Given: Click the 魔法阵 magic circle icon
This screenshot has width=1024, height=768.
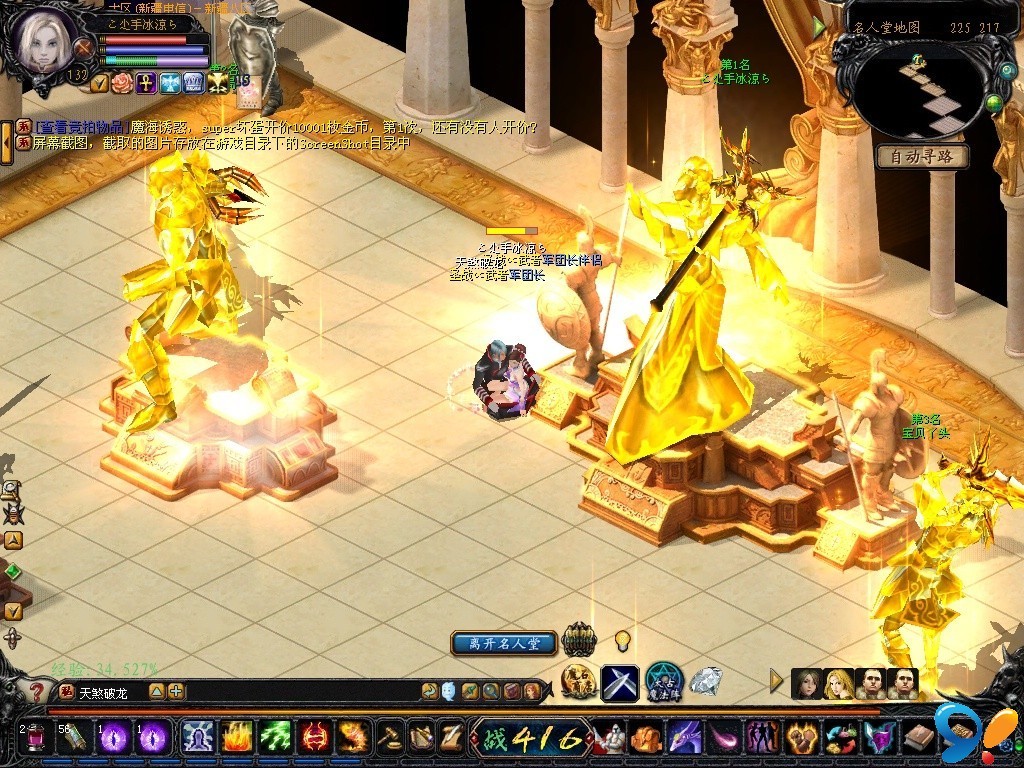Looking at the screenshot, I should pyautogui.click(x=663, y=681).
